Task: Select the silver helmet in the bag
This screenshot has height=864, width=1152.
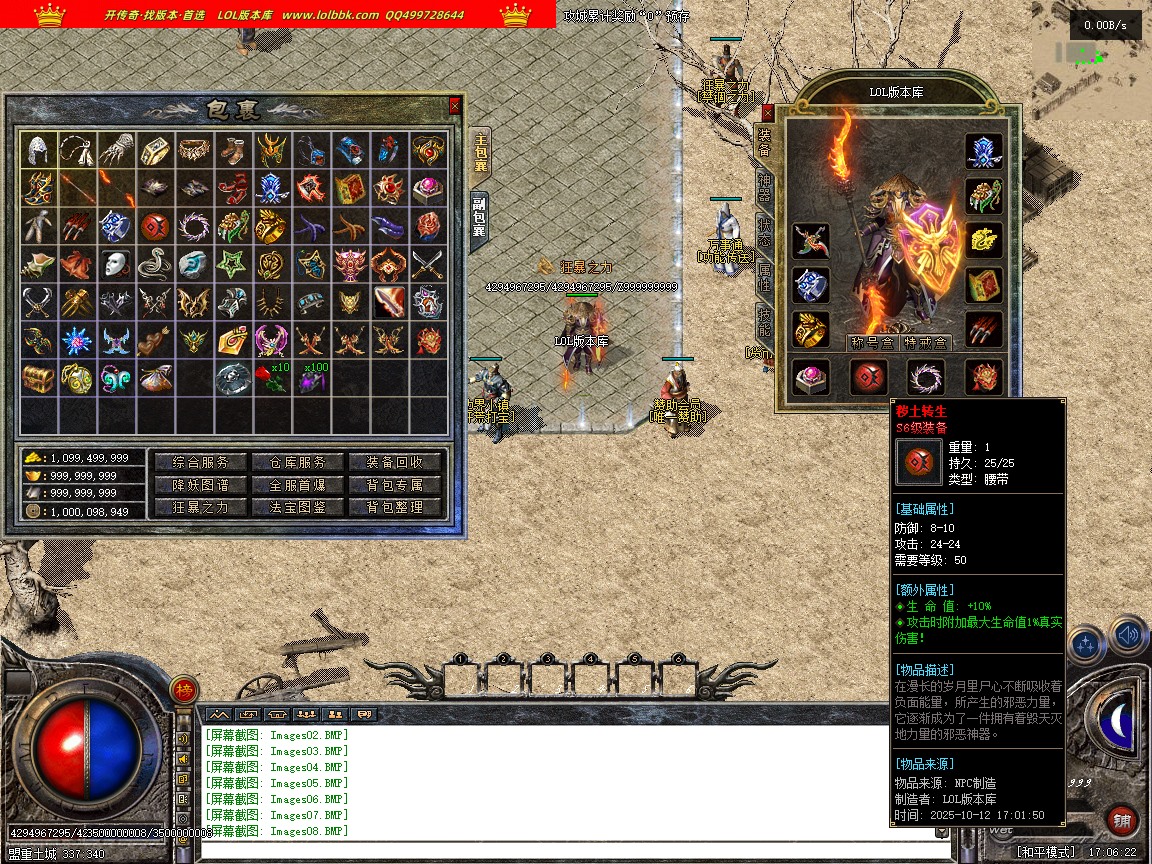Action: coord(38,150)
